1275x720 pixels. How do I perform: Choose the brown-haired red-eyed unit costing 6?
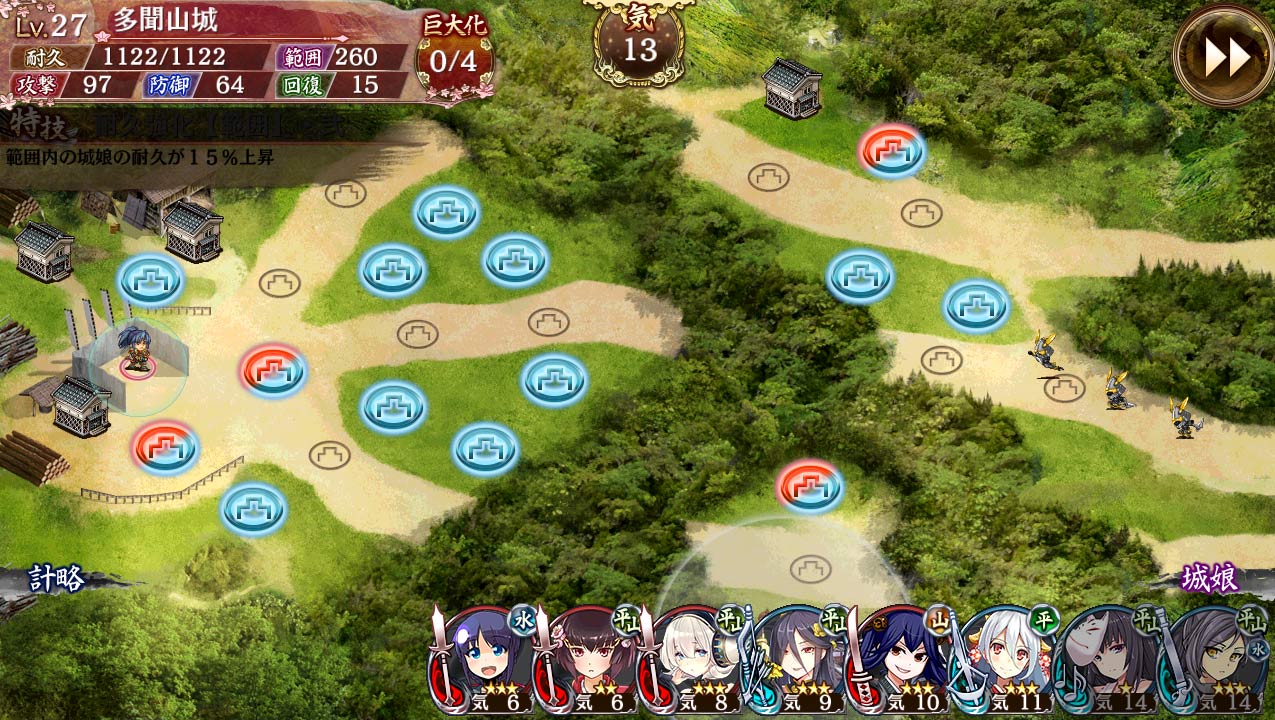click(591, 662)
